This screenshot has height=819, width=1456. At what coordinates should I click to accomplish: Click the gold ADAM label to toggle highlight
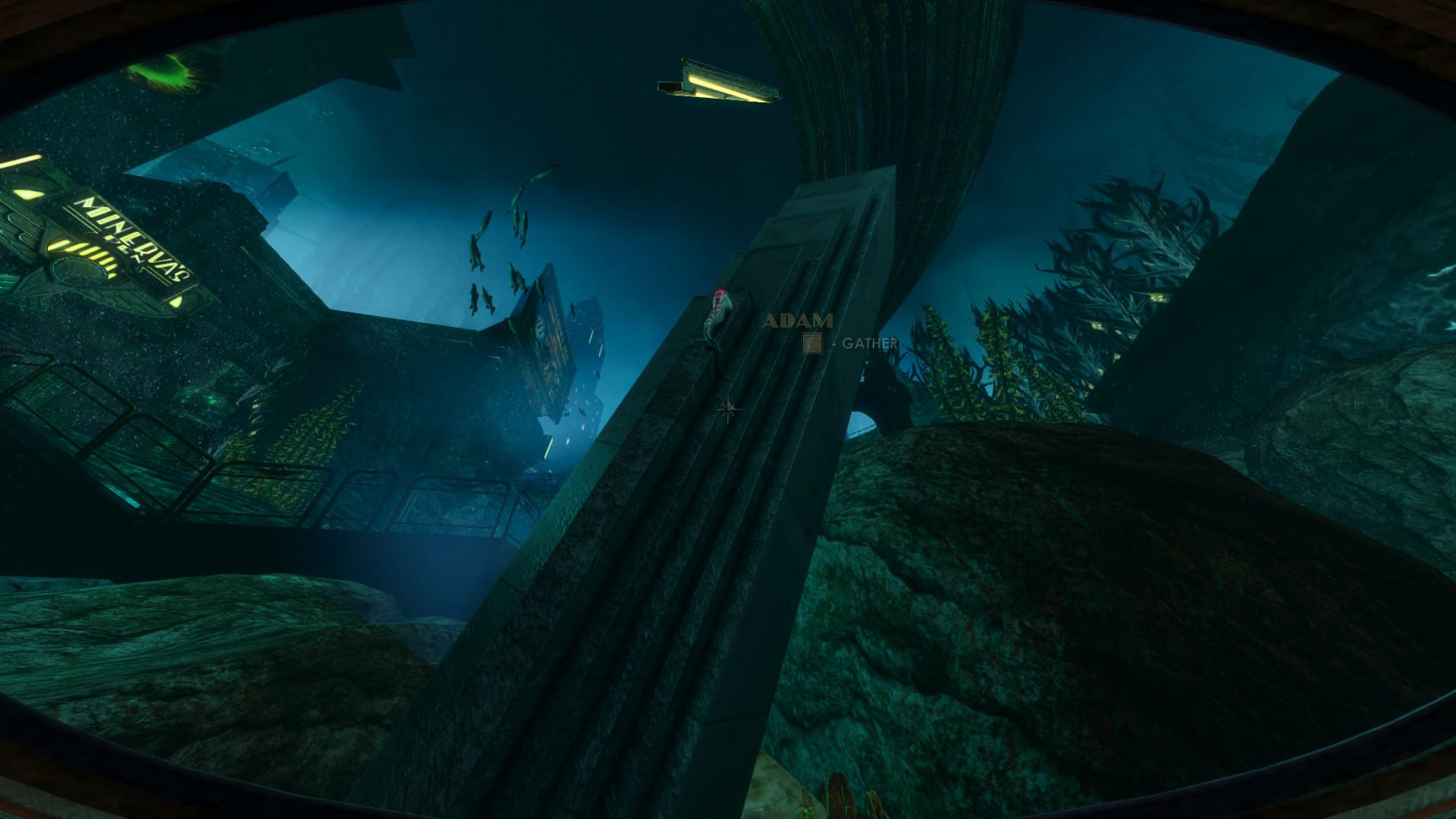click(799, 320)
